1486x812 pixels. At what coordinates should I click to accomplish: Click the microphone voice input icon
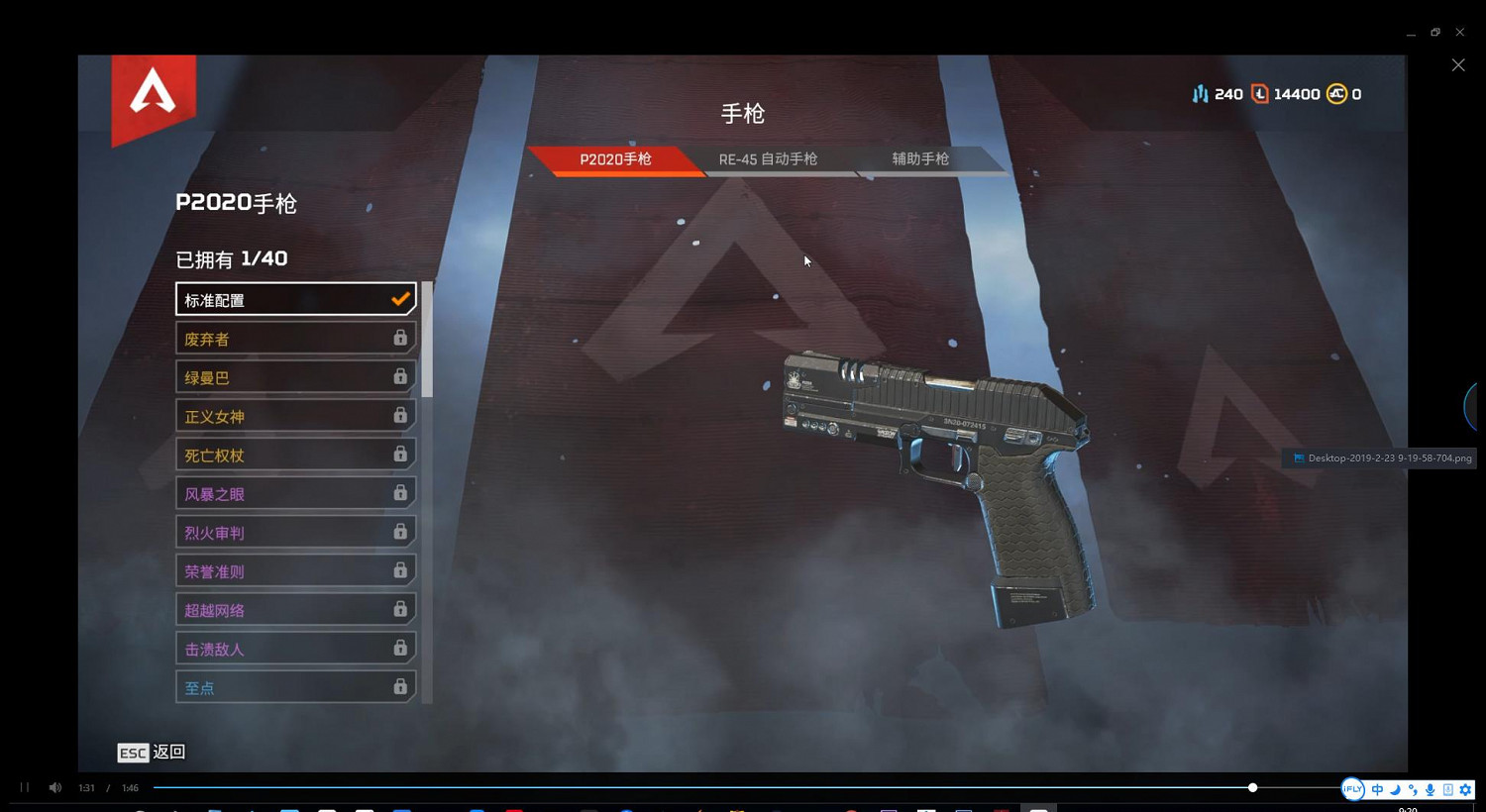[x=1430, y=790]
